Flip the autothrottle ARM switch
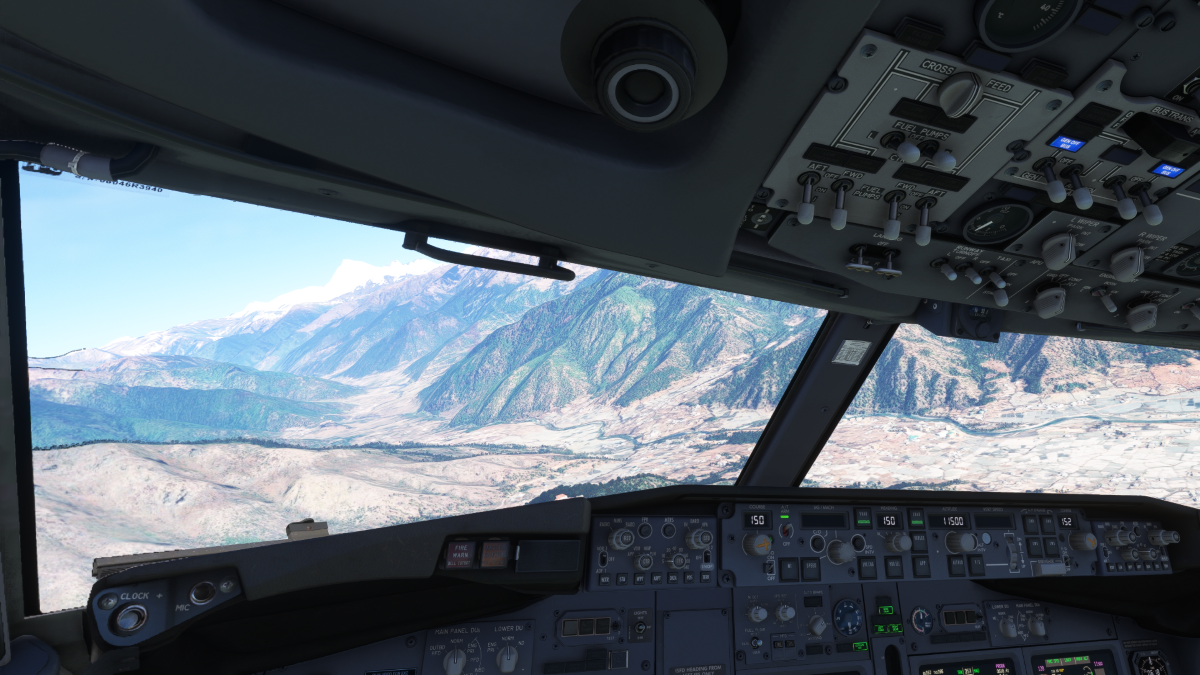Screen dimensions: 1200x675 point(787,530)
